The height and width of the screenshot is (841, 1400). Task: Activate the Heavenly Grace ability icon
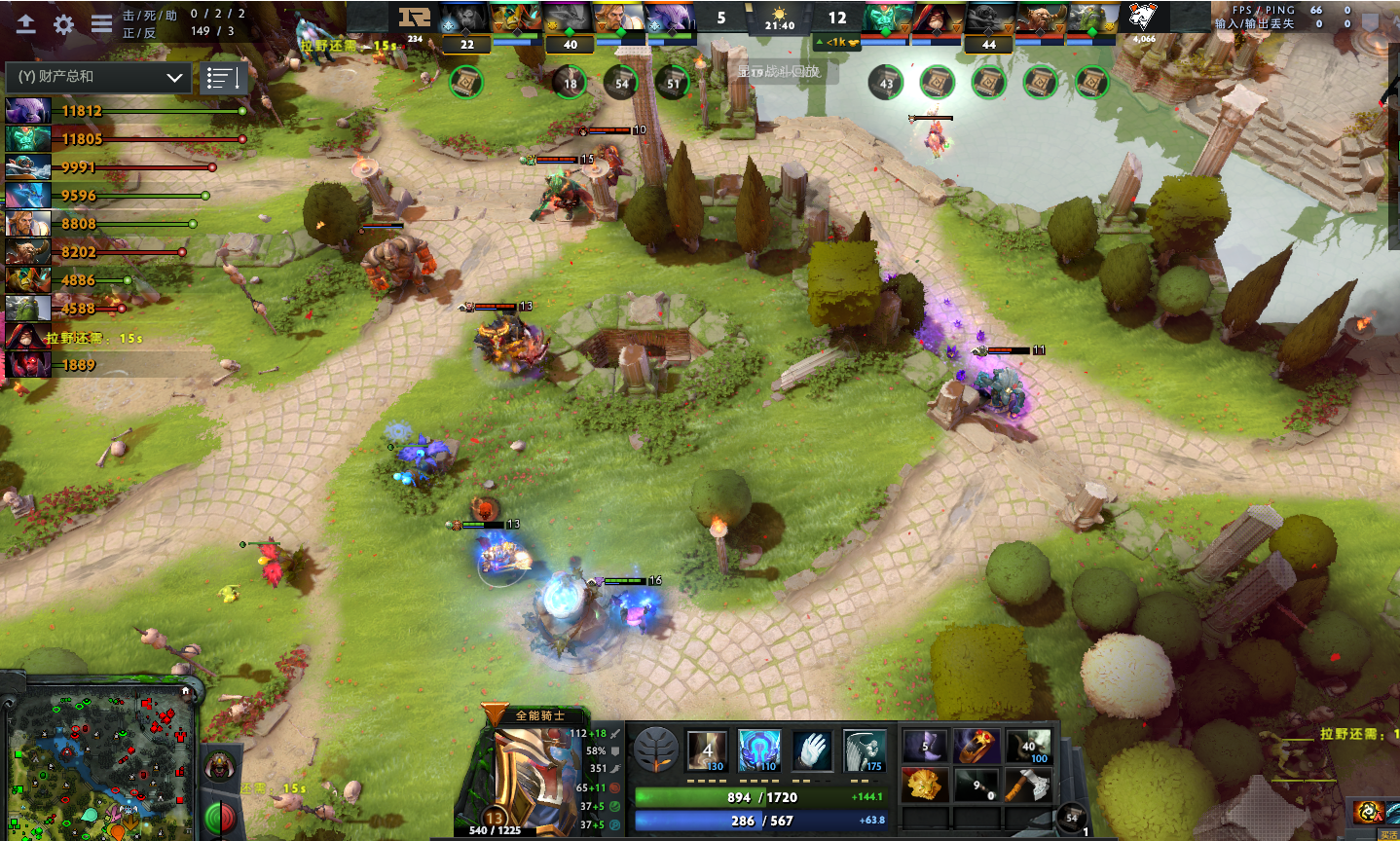tap(758, 750)
